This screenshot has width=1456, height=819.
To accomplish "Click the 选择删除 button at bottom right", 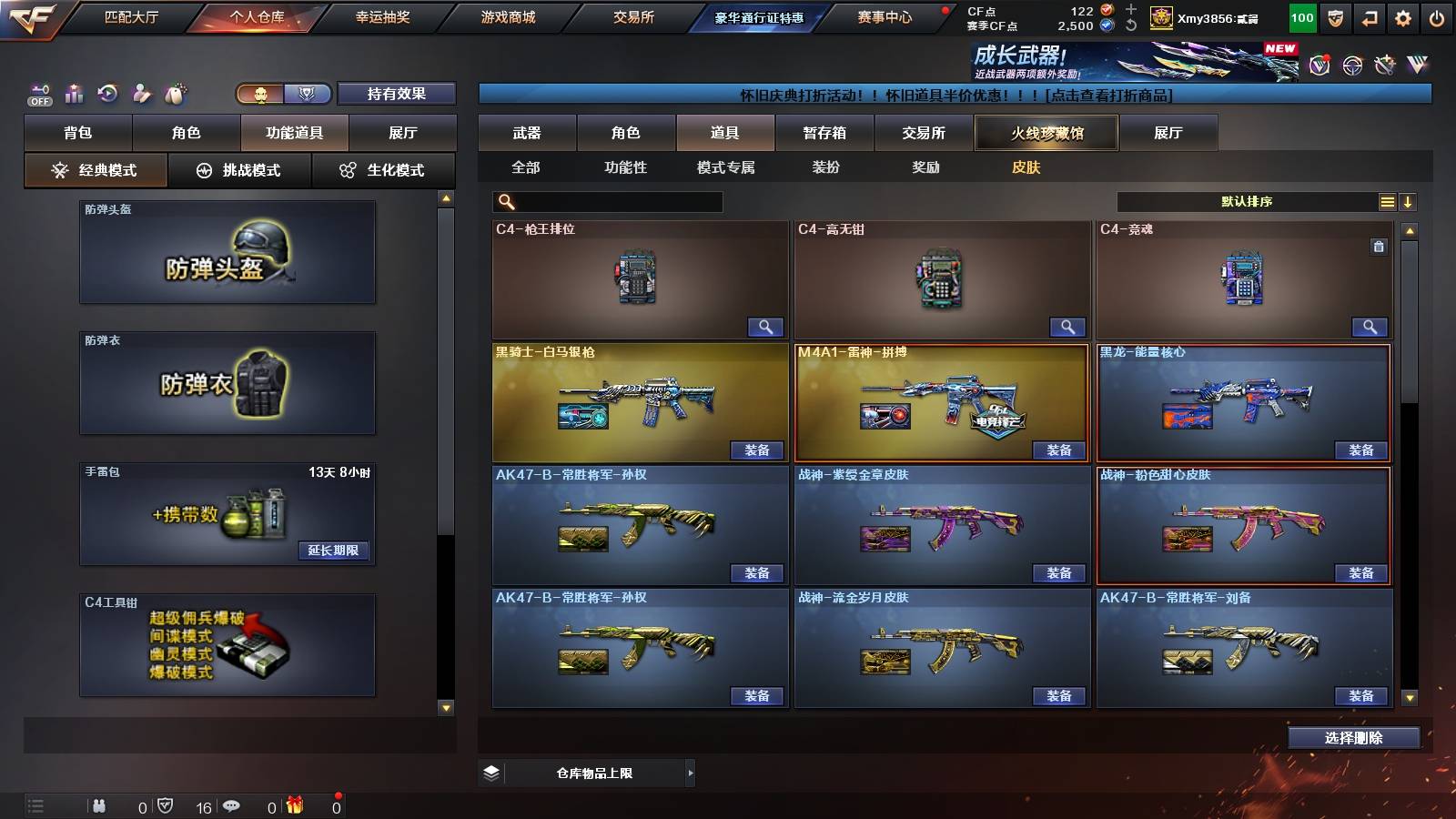I will click(x=1353, y=737).
